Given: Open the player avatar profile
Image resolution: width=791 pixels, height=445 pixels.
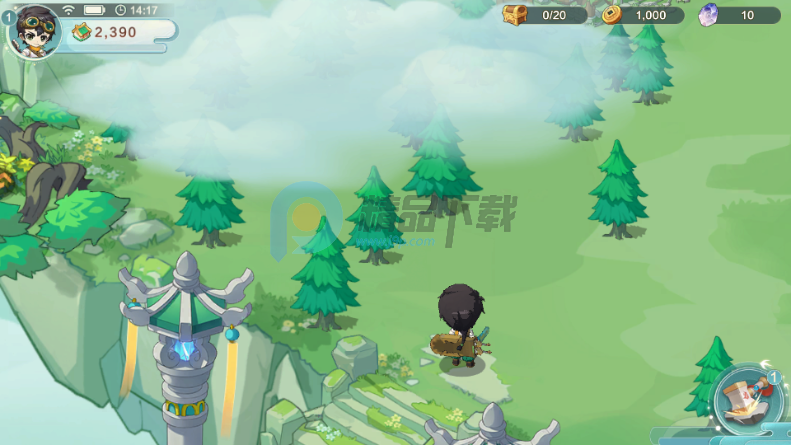Looking at the screenshot, I should pos(35,29).
